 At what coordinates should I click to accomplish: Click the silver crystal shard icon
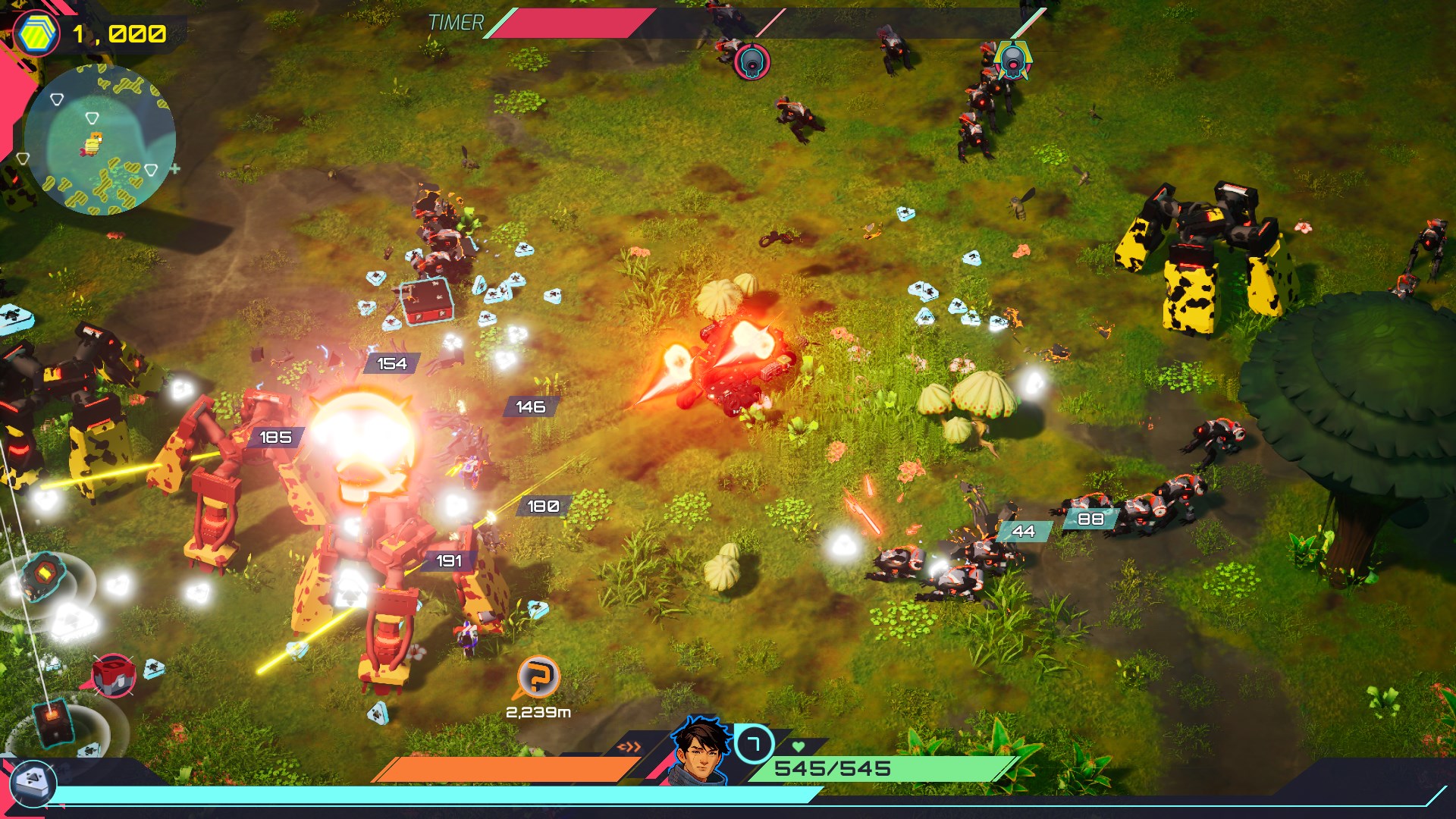(33, 782)
